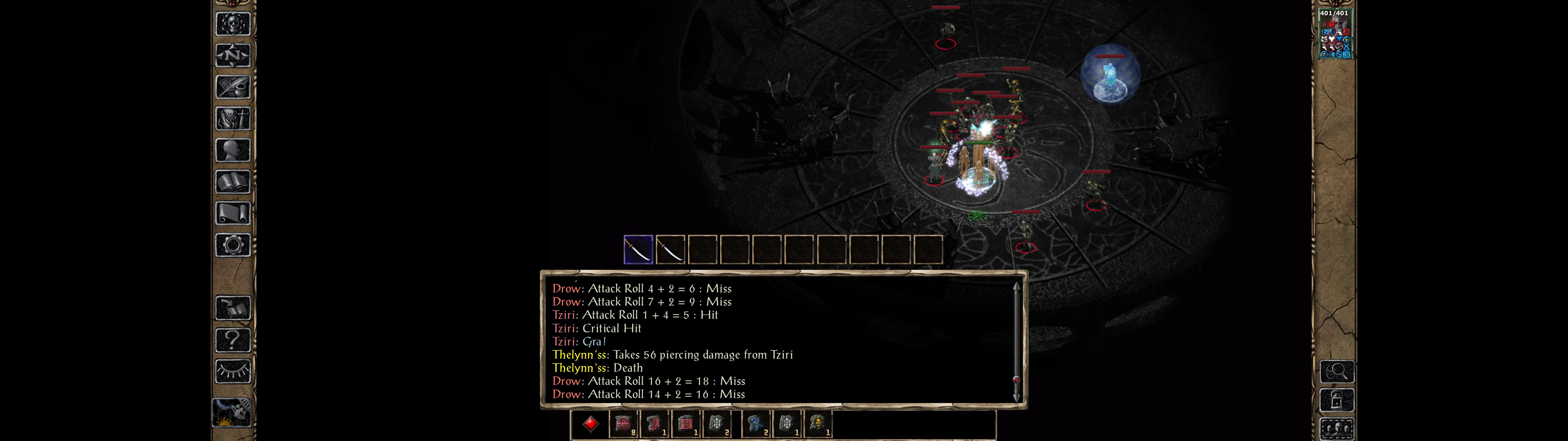Open the options gear menu
Viewport: 1568px width, 441px height.
pyautogui.click(x=232, y=245)
